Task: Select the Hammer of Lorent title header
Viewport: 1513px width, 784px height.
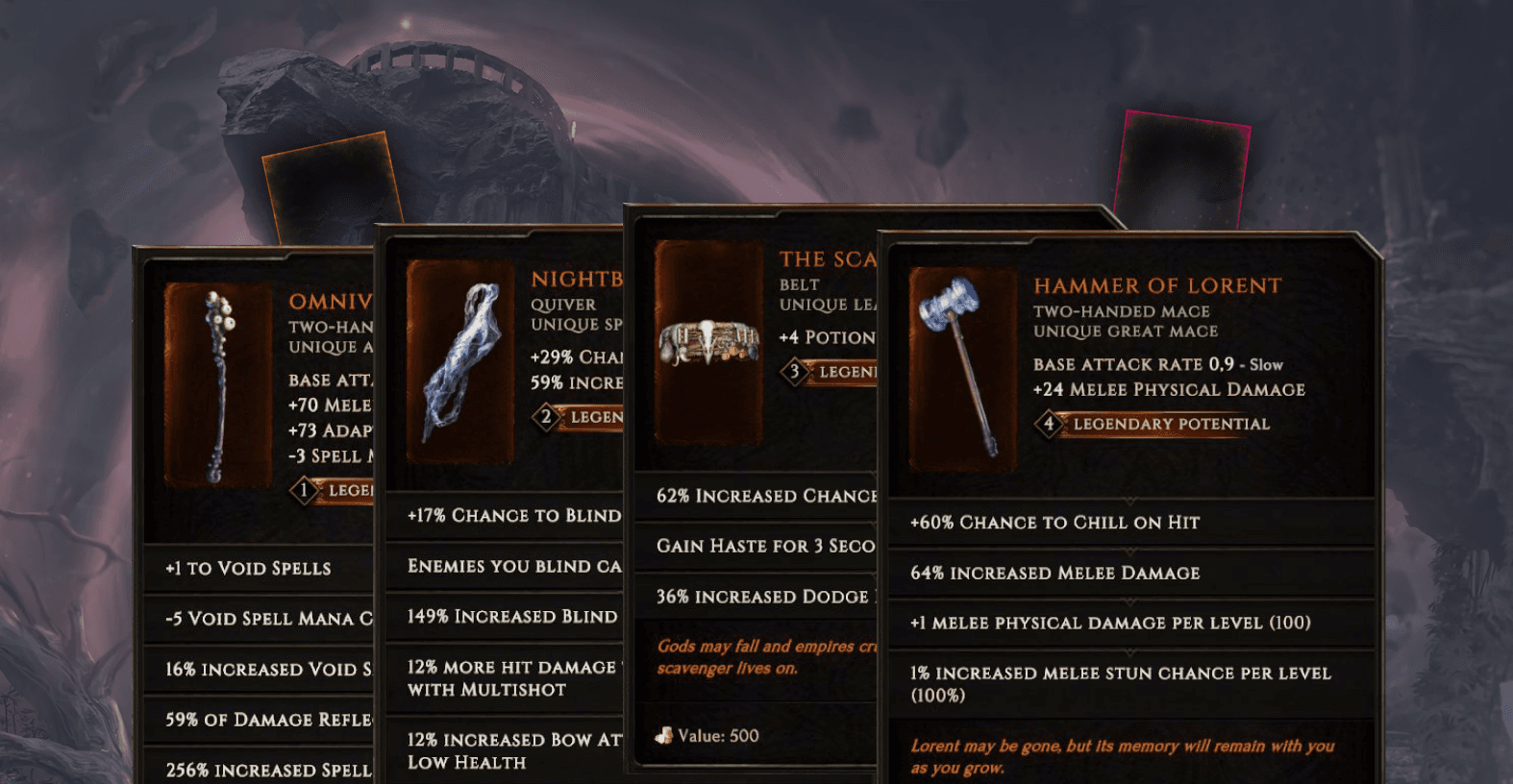Action: [1156, 284]
